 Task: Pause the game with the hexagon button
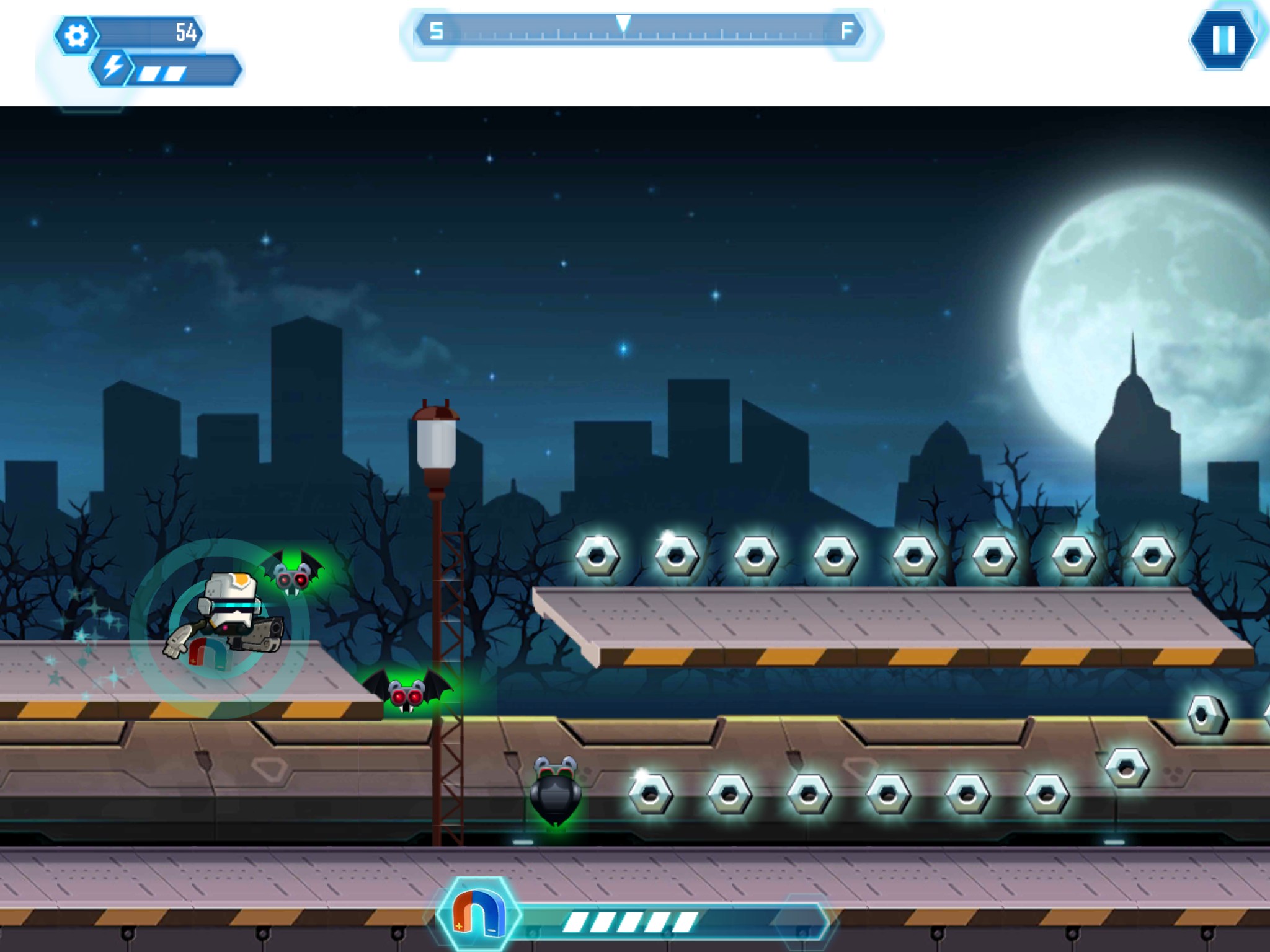pyautogui.click(x=1222, y=39)
